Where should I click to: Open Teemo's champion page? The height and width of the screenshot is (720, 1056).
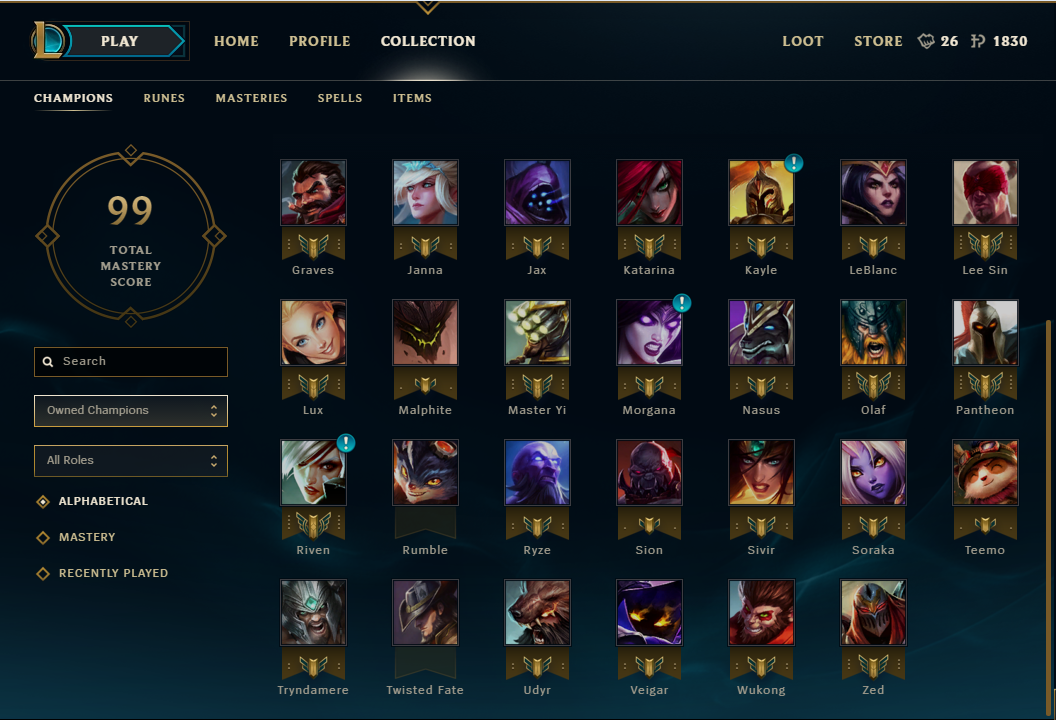coord(985,473)
